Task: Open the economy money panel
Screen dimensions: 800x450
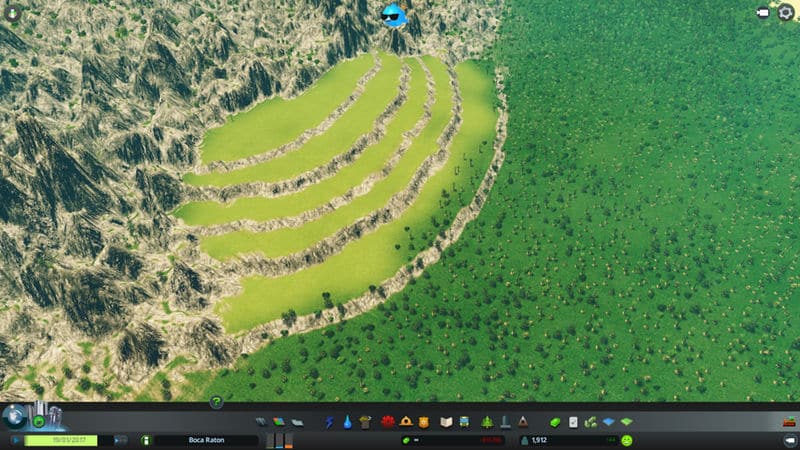Action: [555, 422]
